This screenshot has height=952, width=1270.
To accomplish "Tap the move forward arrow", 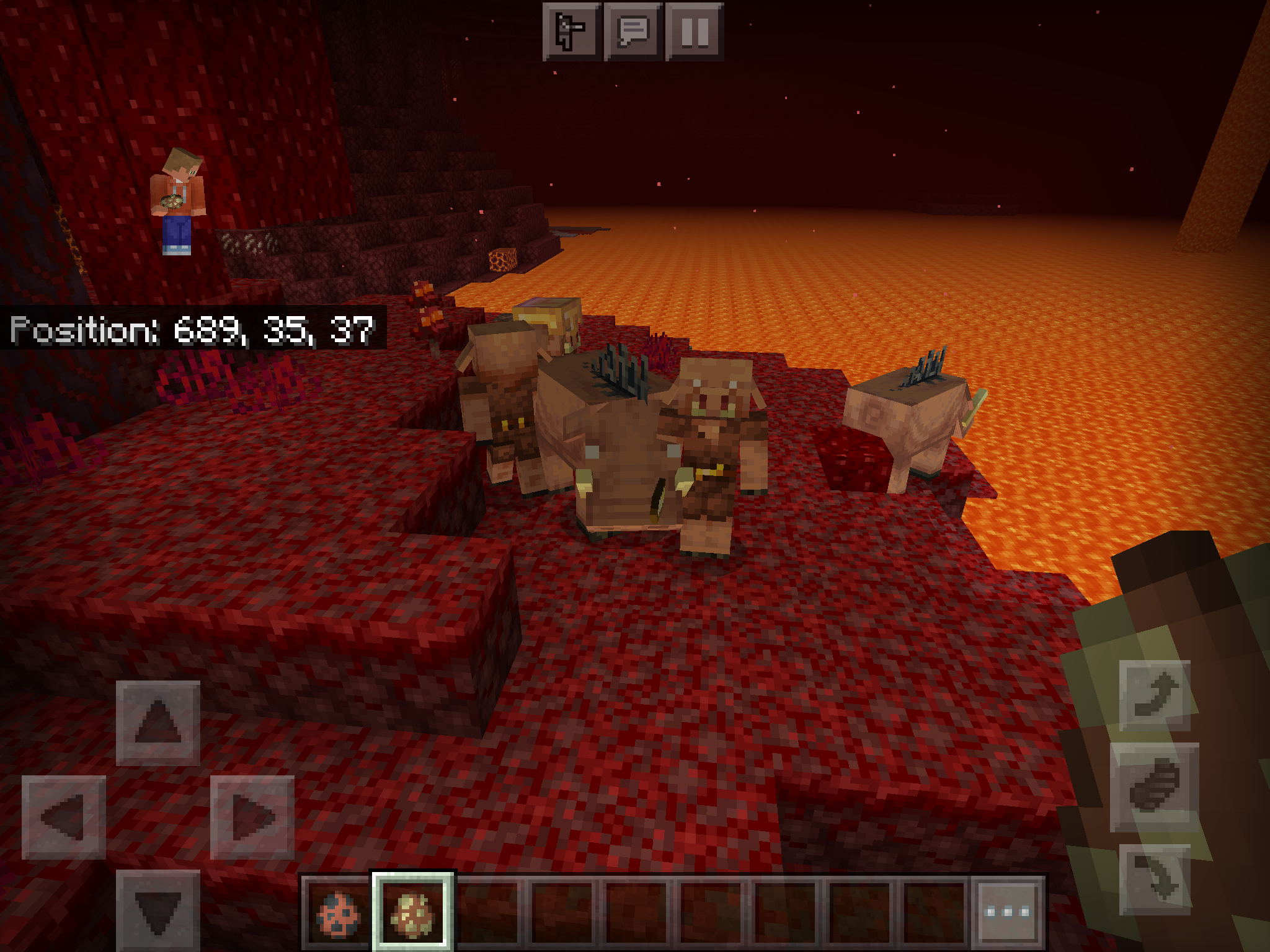I will click(x=158, y=723).
